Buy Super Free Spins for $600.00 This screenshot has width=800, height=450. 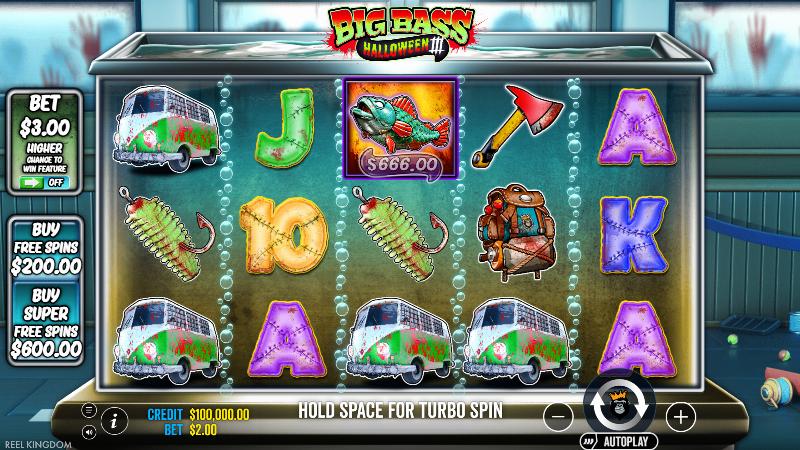[46, 322]
